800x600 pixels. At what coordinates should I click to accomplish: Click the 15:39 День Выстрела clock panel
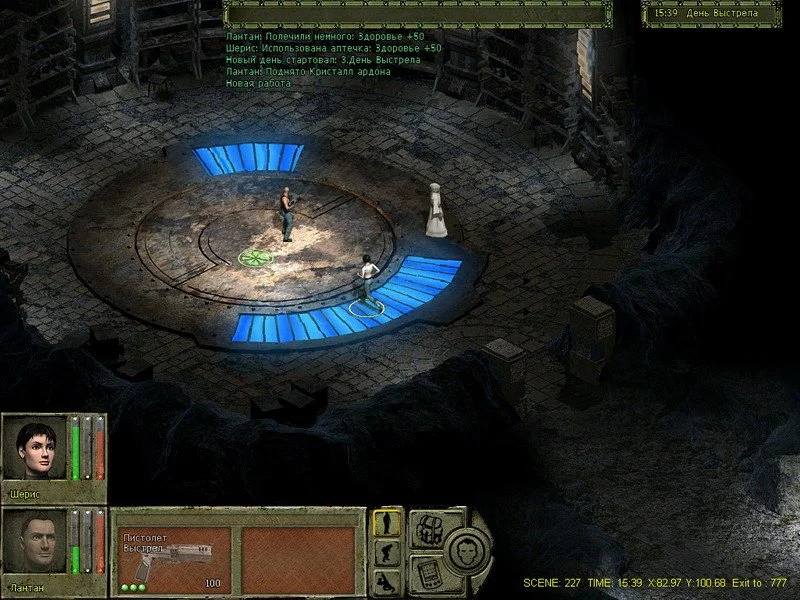click(x=712, y=13)
